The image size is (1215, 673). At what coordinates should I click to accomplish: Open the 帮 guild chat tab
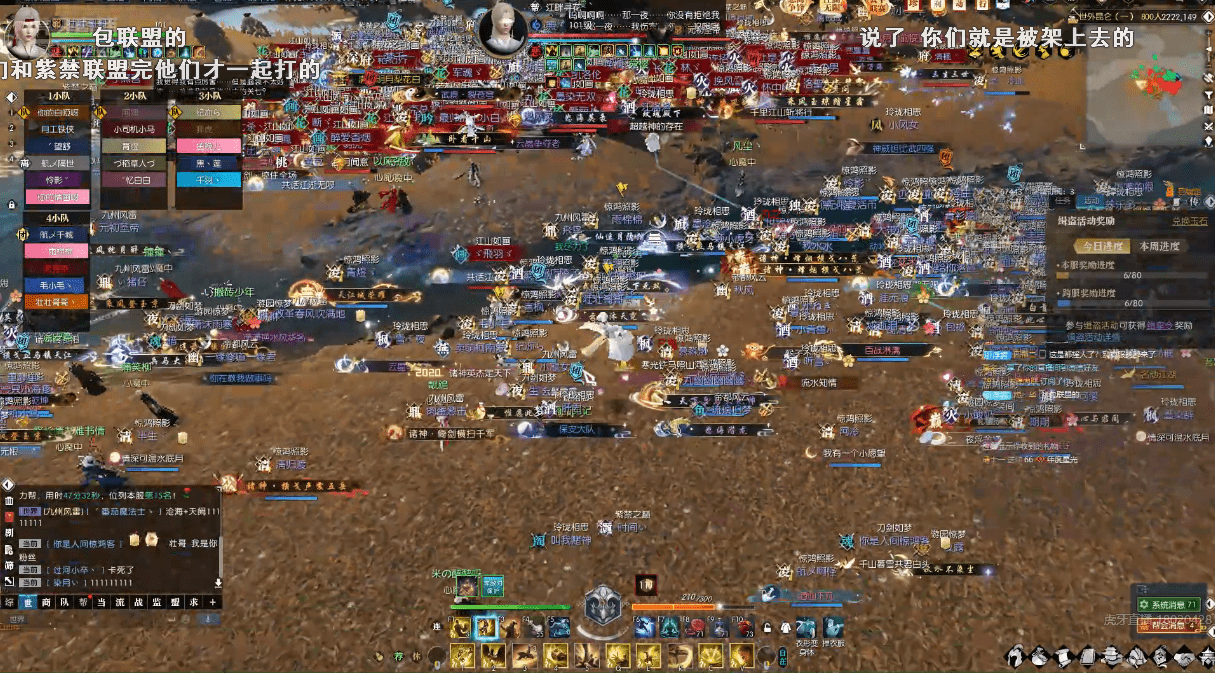[82, 602]
